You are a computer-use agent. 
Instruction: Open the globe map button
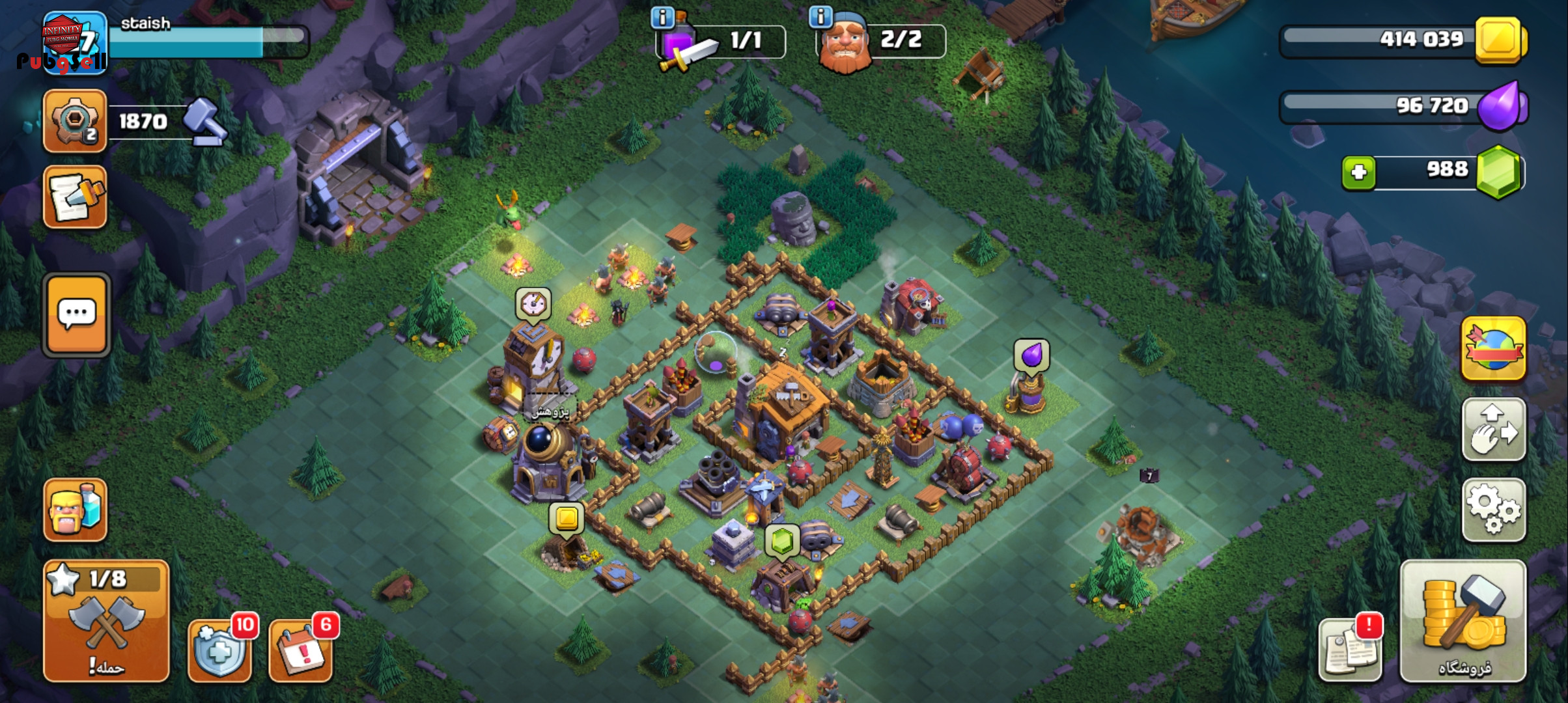(1493, 348)
